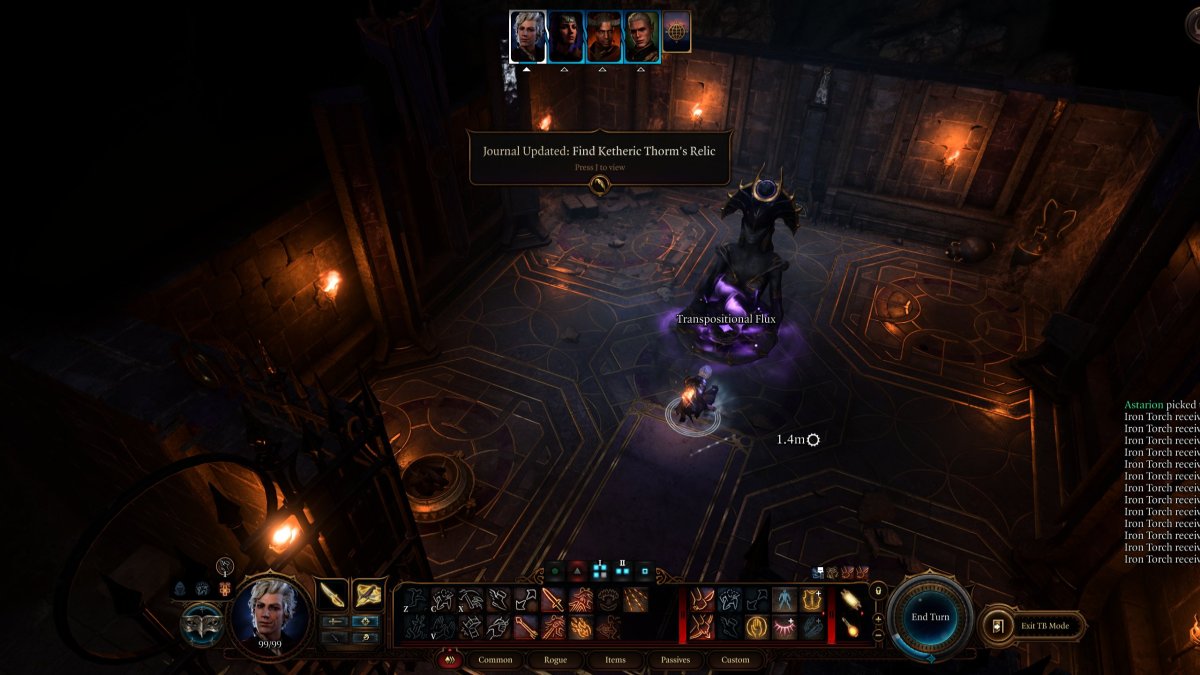Image resolution: width=1200 pixels, height=675 pixels.
Task: Choose the horned companion's turn order portrait
Action: coord(604,36)
